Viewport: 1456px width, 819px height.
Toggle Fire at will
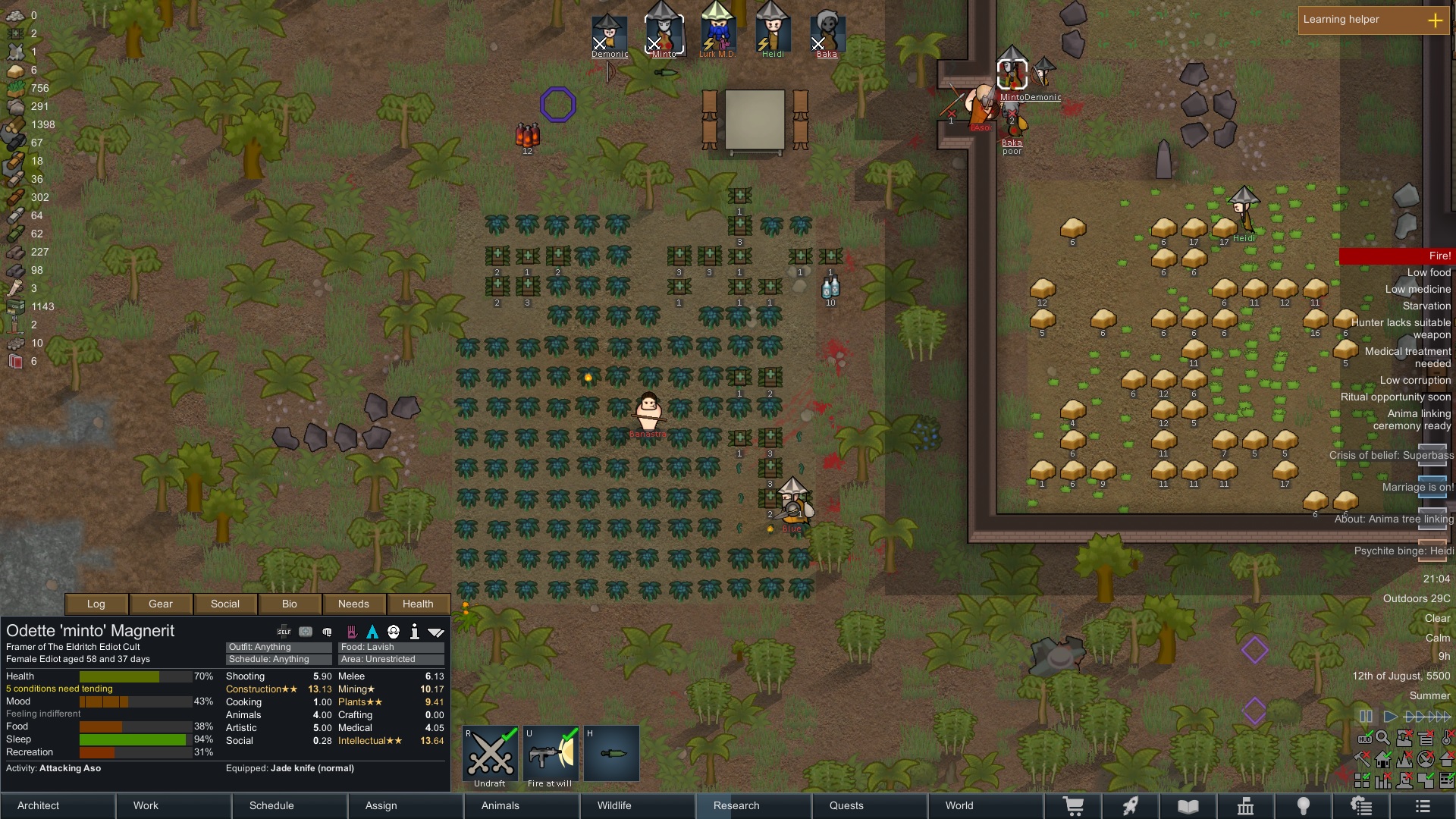click(x=551, y=756)
